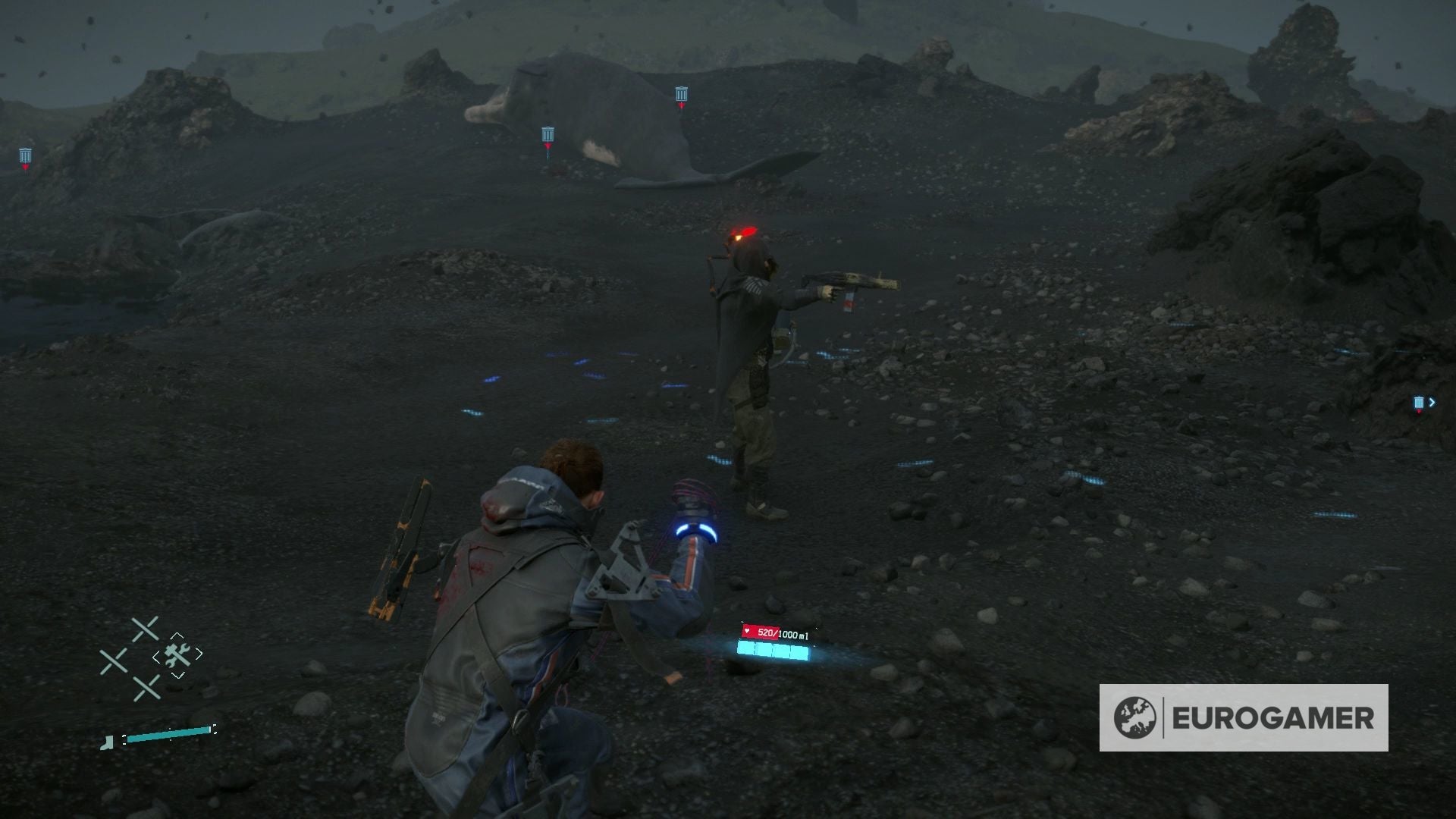The height and width of the screenshot is (819, 1456).
Task: Click the trash container marker on the left edge
Action: click(x=25, y=156)
